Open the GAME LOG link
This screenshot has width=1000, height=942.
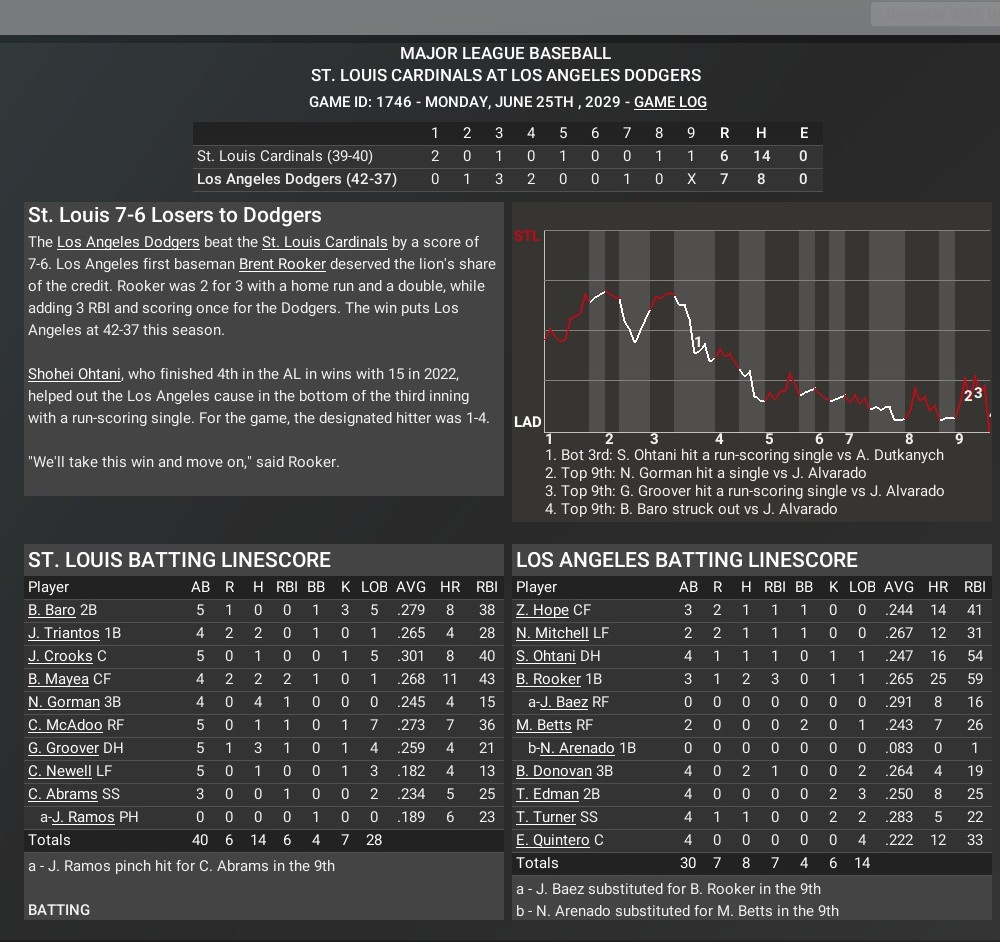[x=670, y=102]
